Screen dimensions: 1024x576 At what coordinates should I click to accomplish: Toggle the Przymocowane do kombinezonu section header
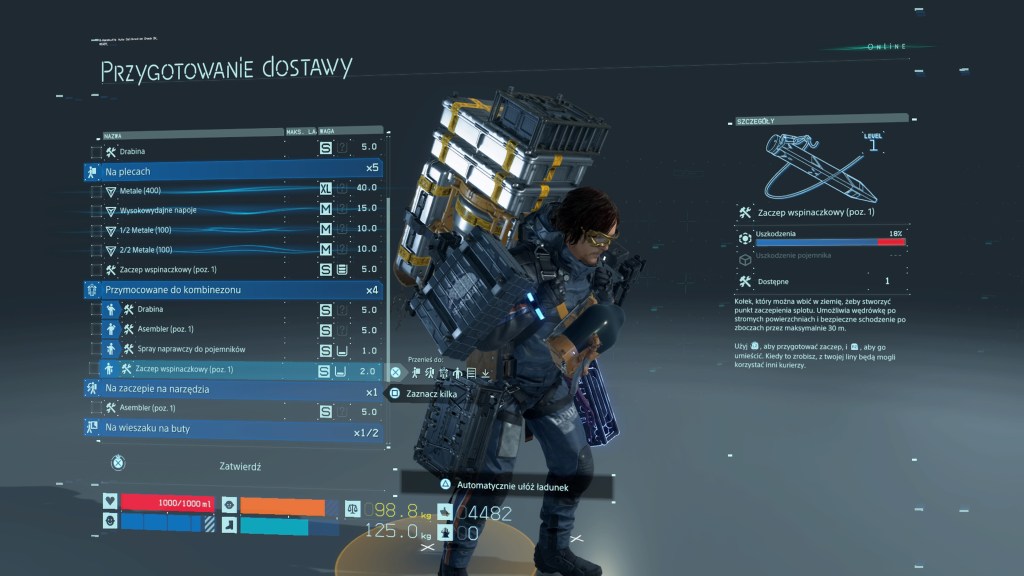coord(230,289)
